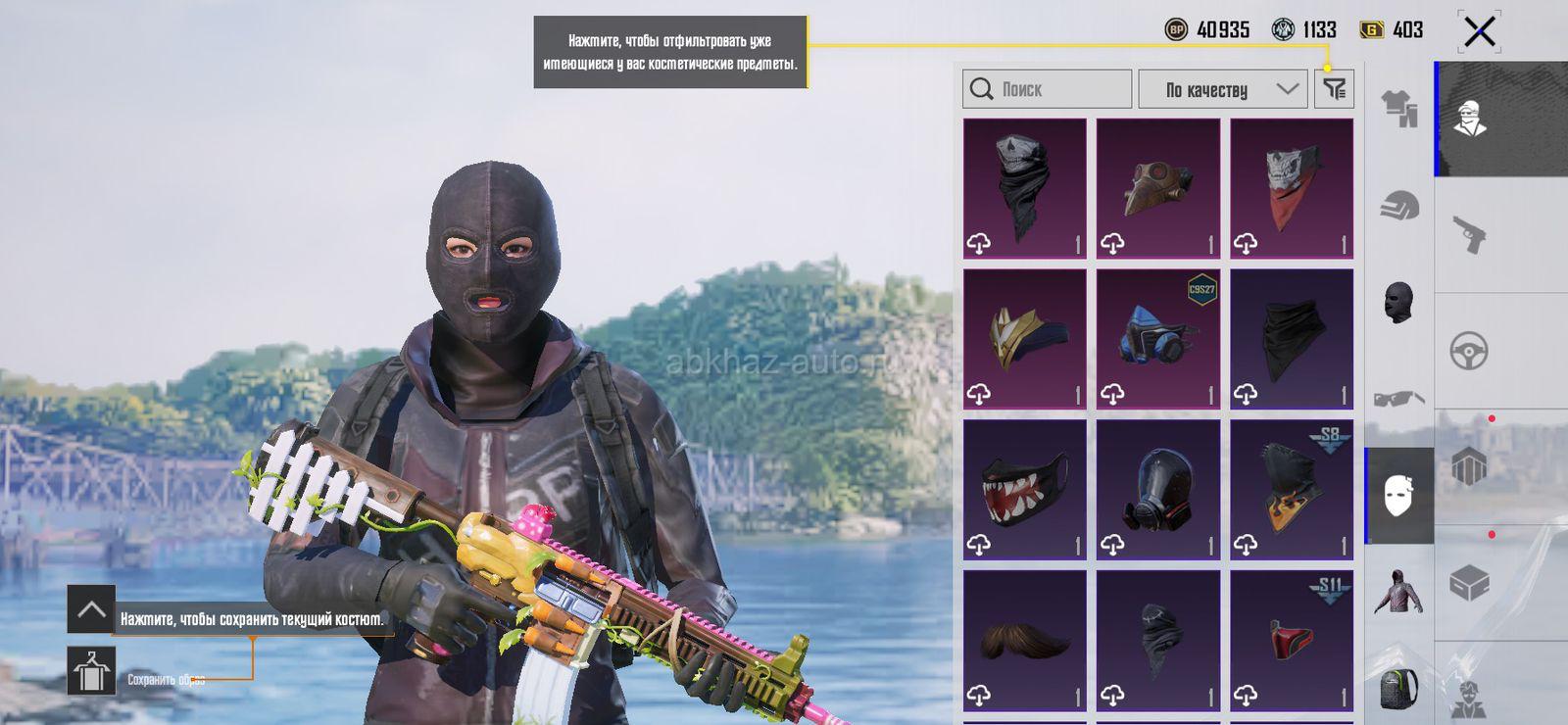Switch to the glasses category
Screen dimensions: 1568x725
[1398, 398]
